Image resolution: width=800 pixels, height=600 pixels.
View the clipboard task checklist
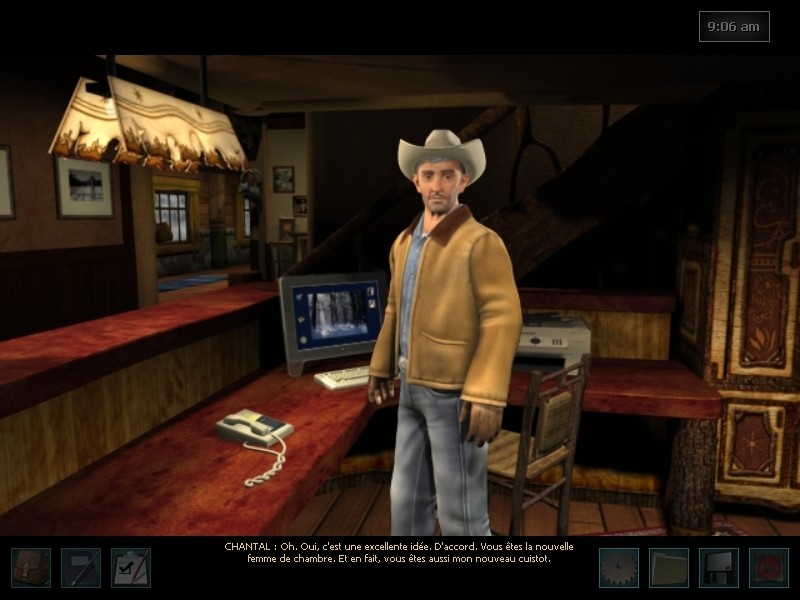(131, 567)
